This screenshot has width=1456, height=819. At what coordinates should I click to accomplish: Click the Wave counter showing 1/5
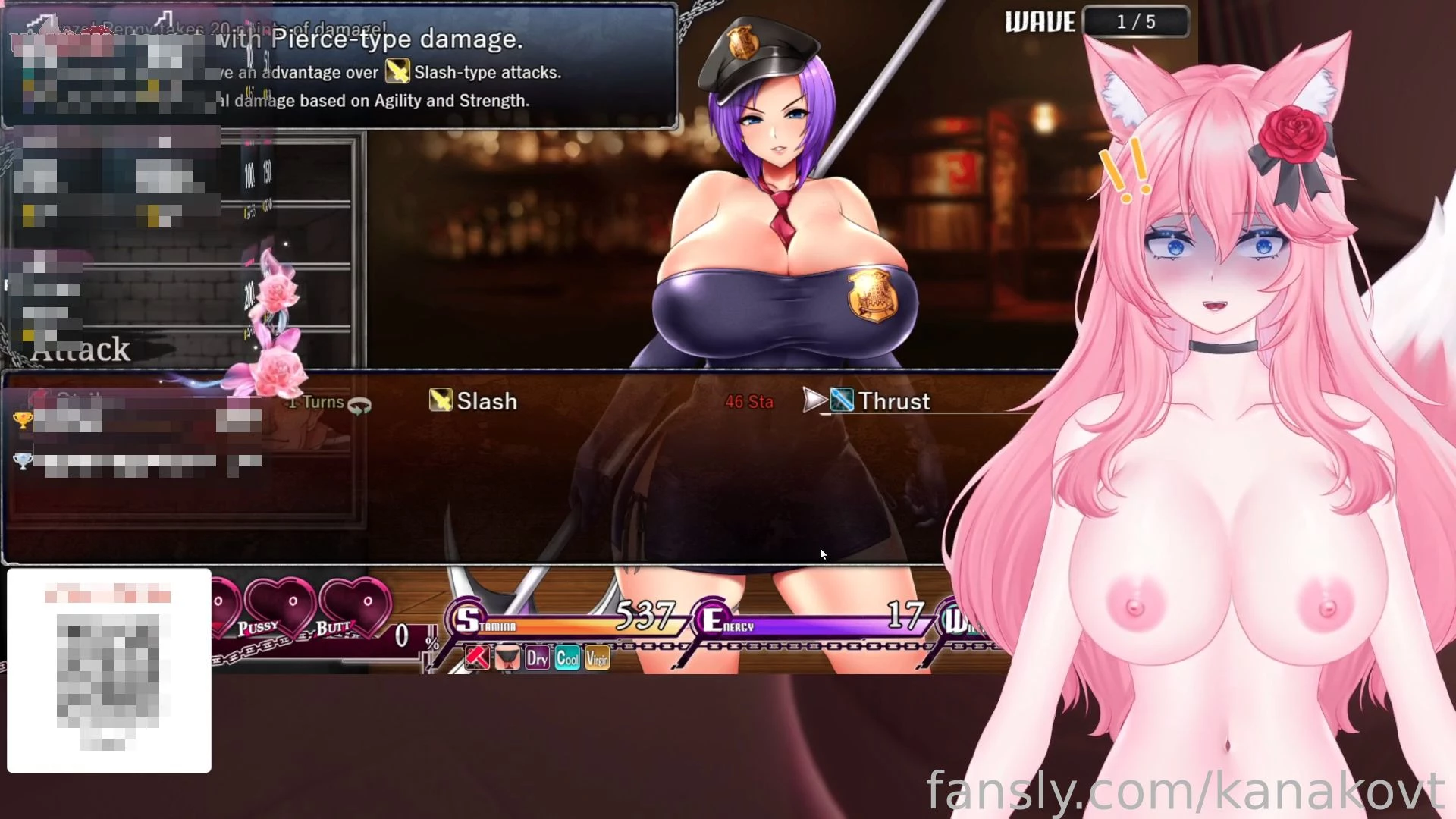click(x=1136, y=21)
